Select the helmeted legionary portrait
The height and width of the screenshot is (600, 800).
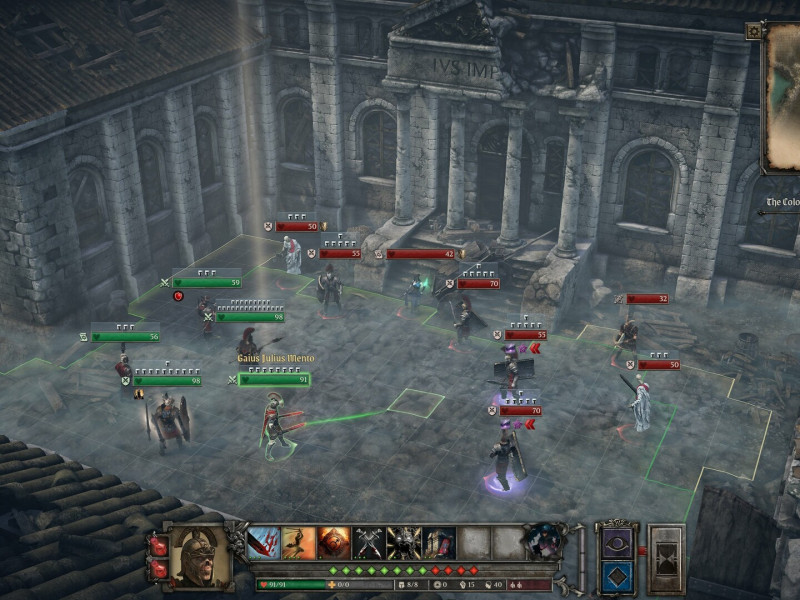200,553
